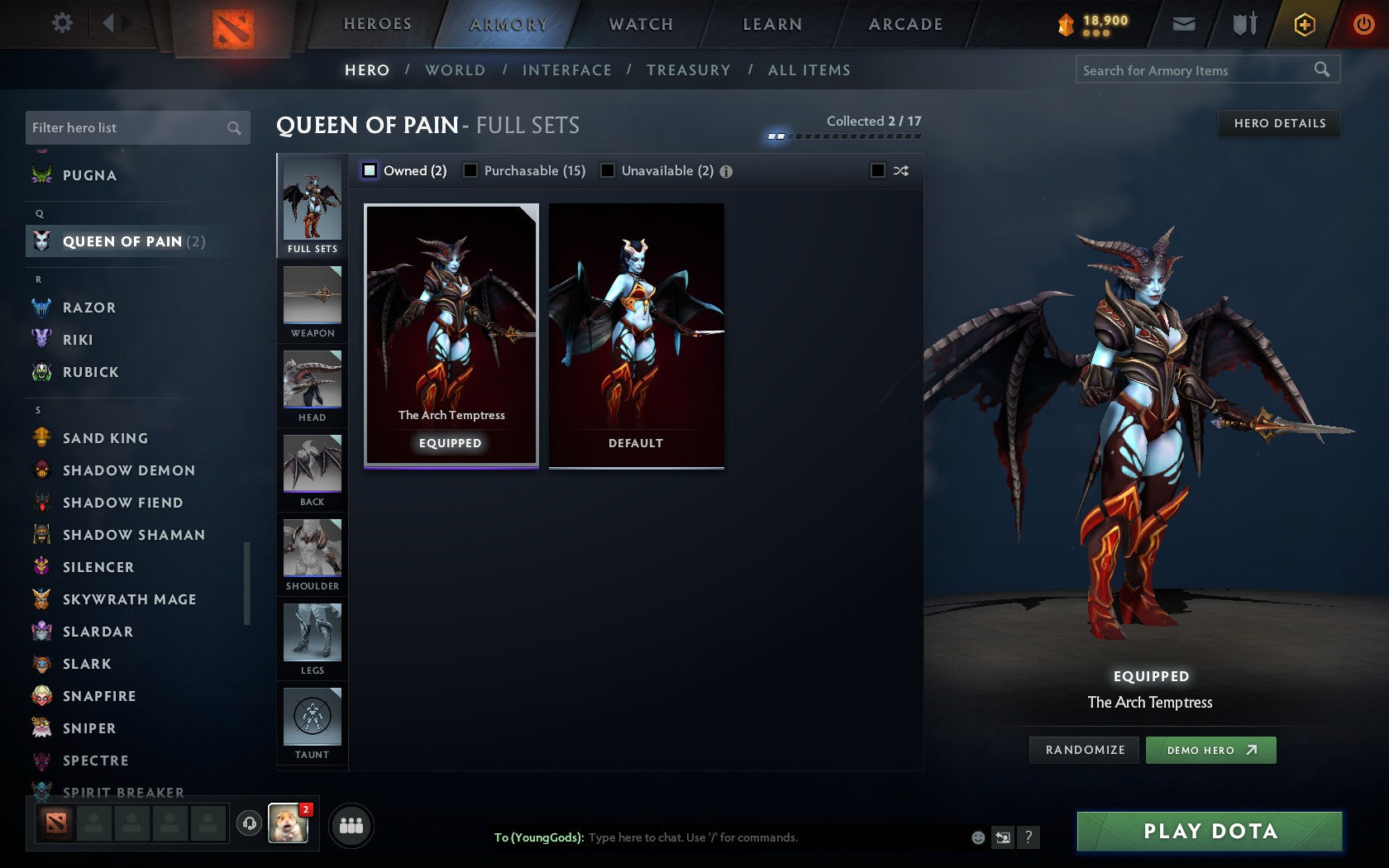Screen dimensions: 1389x868
Task: Open the Arcade menu section
Action: pos(905,24)
